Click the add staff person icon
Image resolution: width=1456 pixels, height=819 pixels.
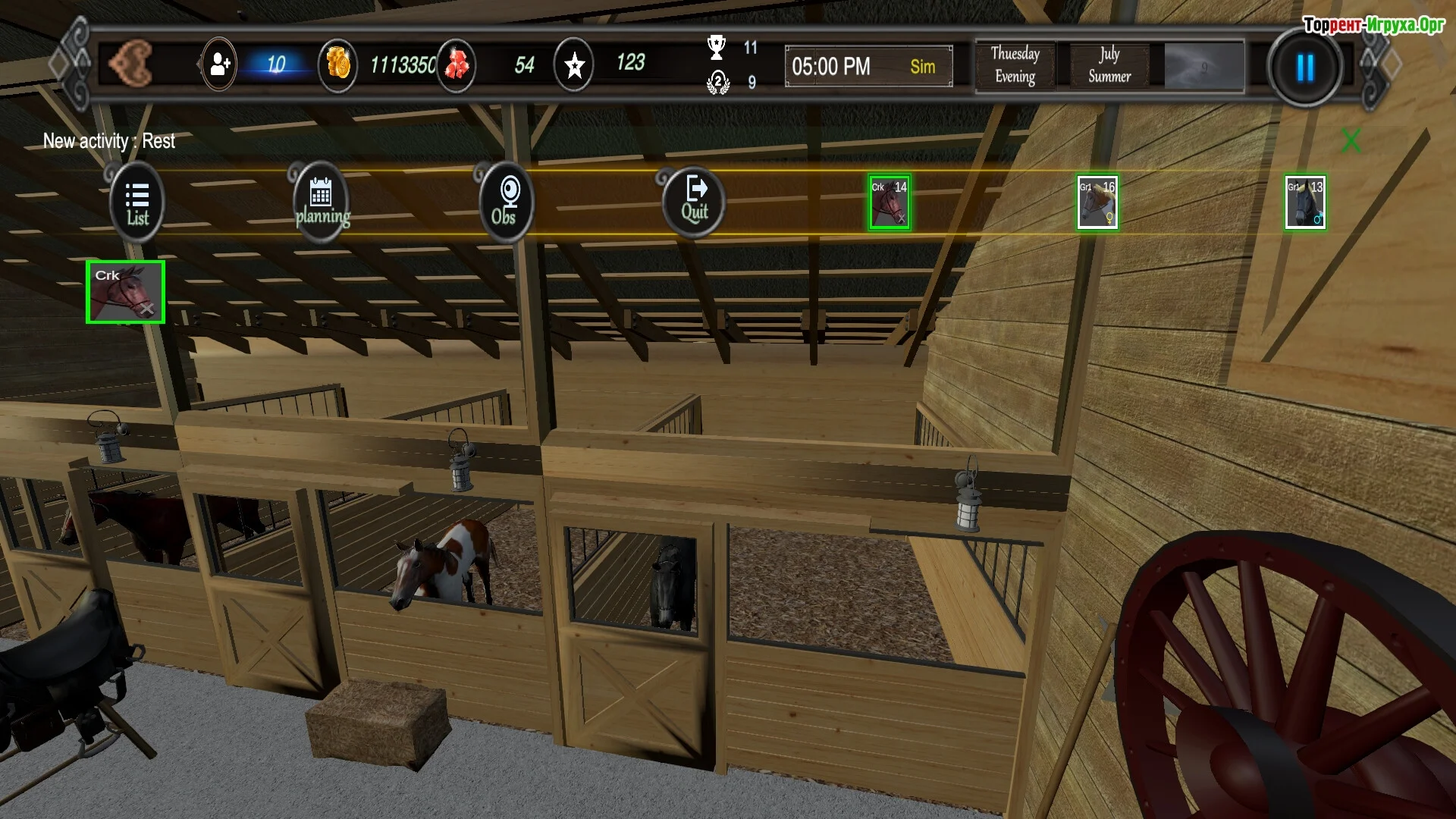click(x=219, y=65)
